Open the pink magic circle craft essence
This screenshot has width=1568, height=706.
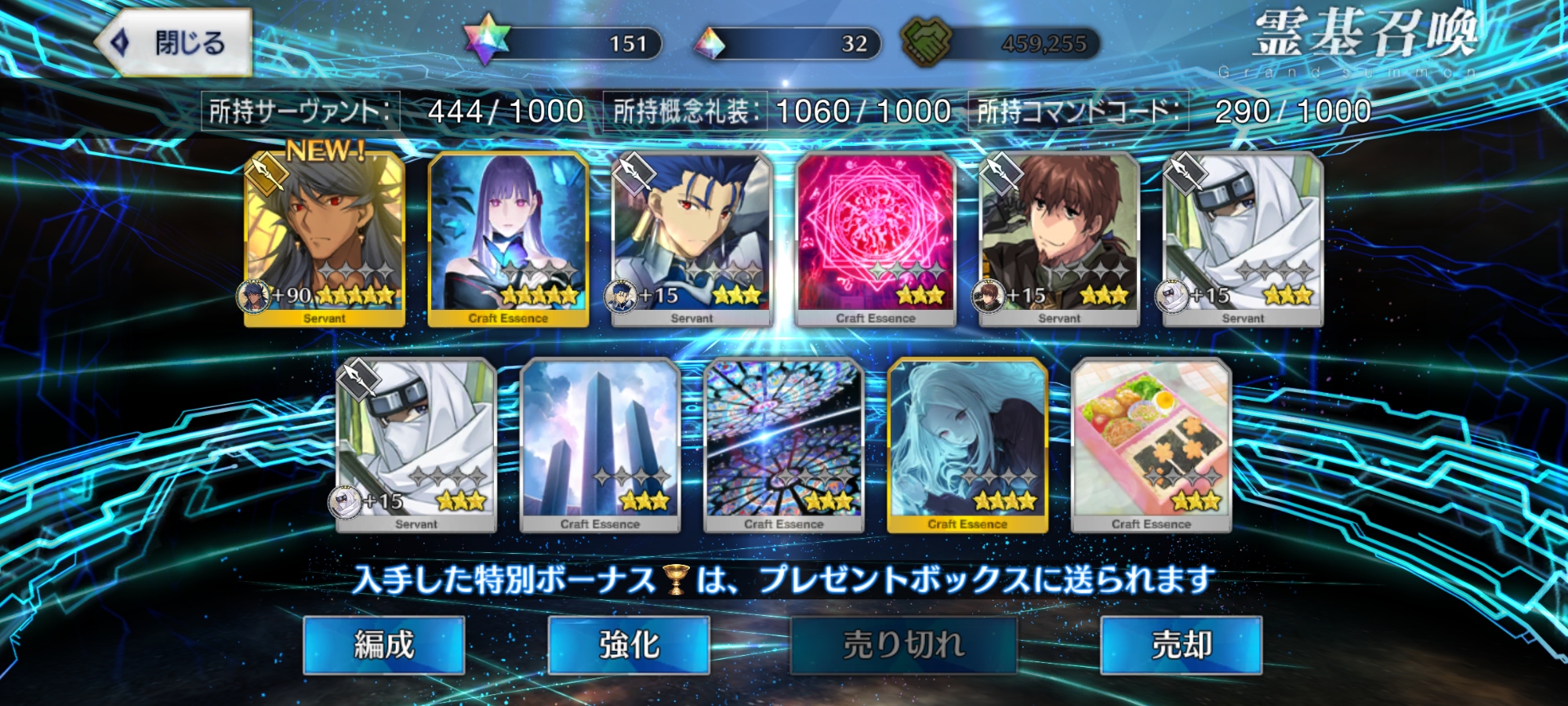[875, 239]
